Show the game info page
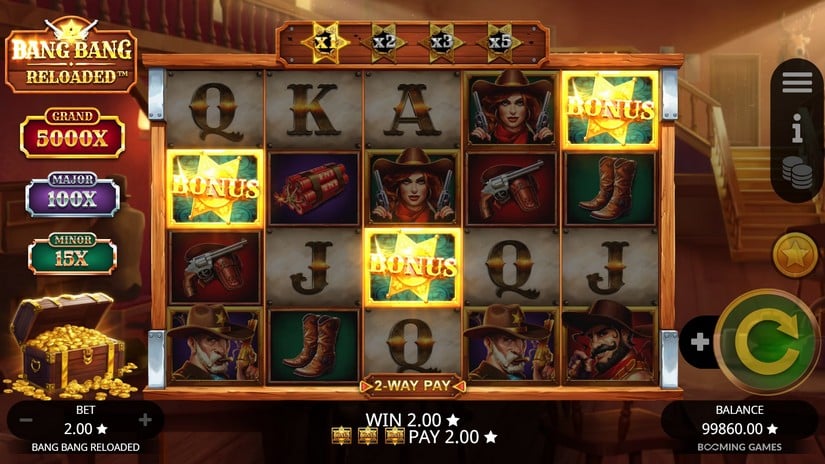Viewport: 825px width, 464px height. coord(797,128)
